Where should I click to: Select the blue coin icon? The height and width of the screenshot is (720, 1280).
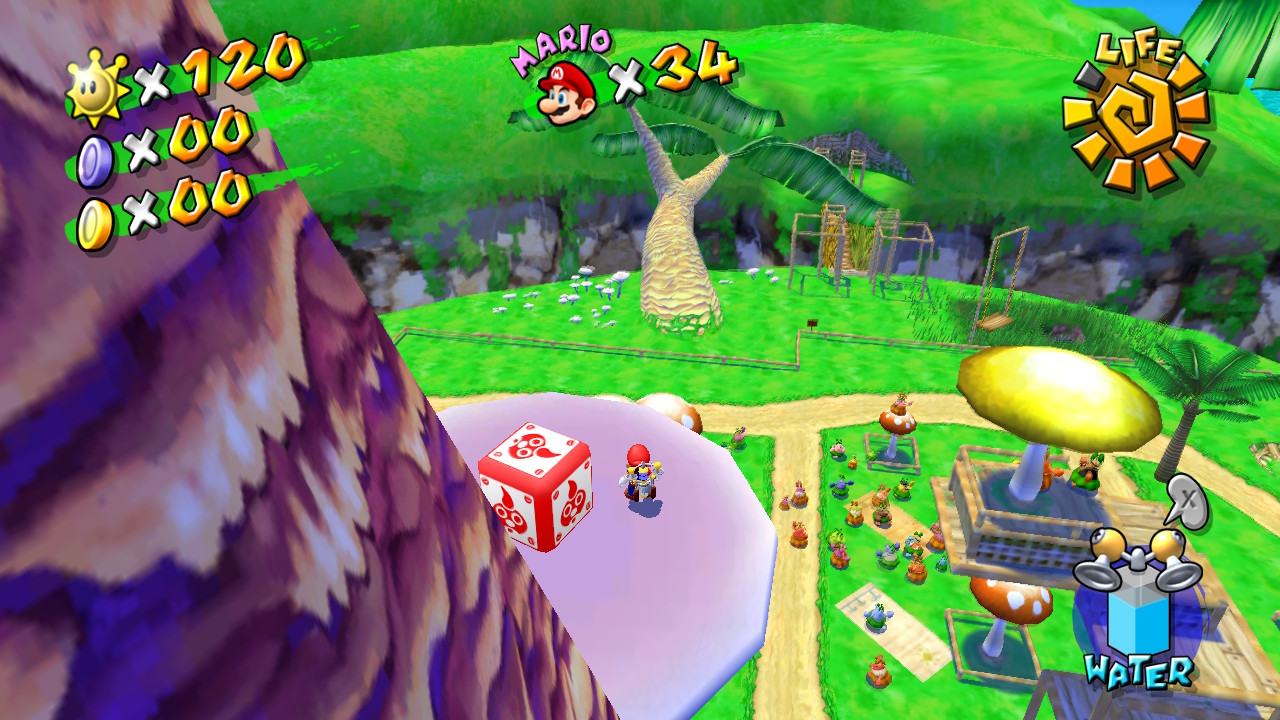[95, 161]
